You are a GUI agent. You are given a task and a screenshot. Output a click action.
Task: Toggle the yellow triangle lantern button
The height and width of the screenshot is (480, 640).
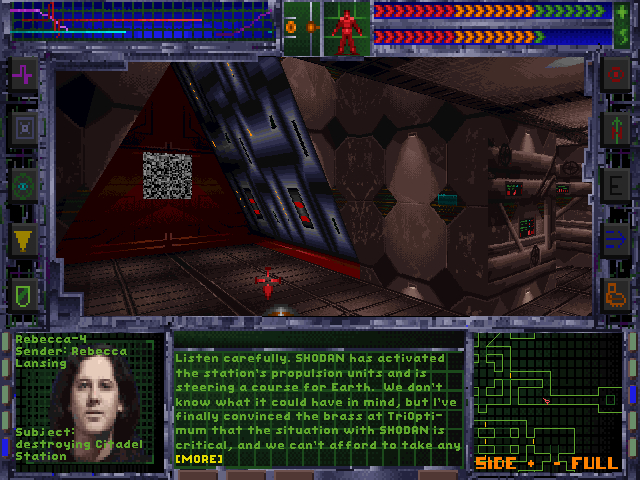24,239
